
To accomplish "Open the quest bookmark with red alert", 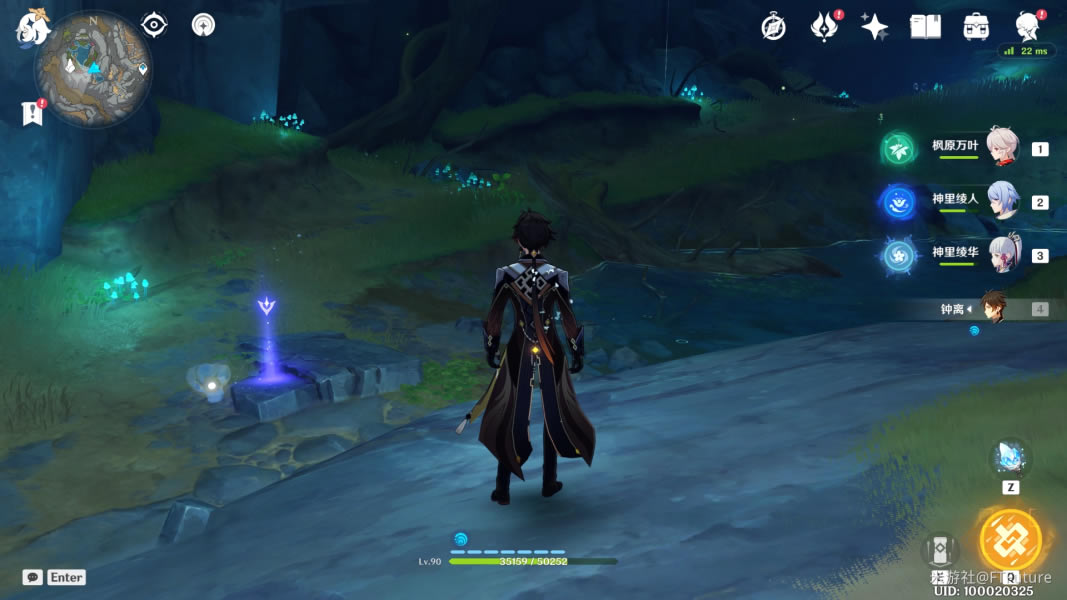I will click(x=32, y=113).
